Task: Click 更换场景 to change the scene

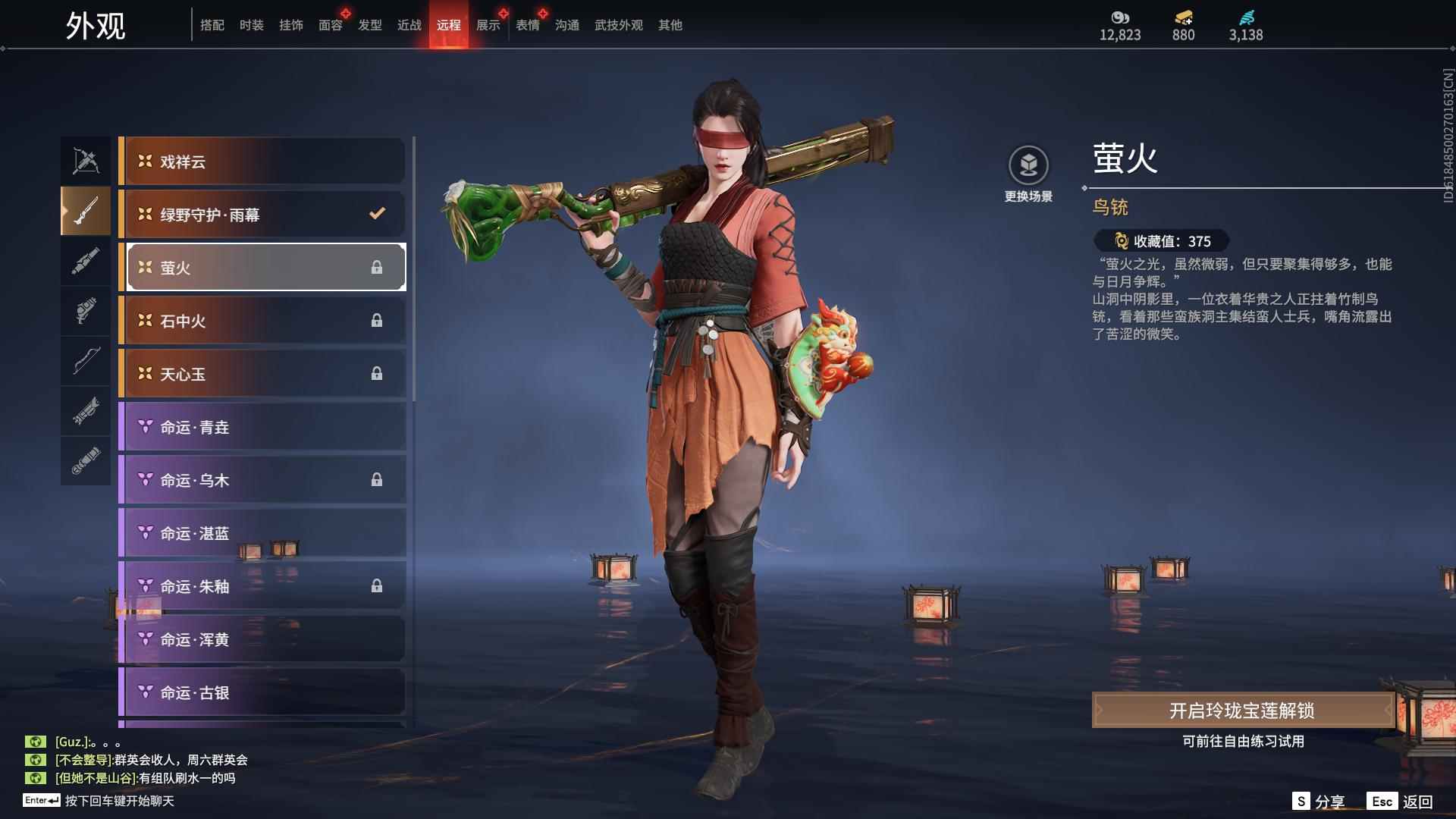Action: (1028, 174)
